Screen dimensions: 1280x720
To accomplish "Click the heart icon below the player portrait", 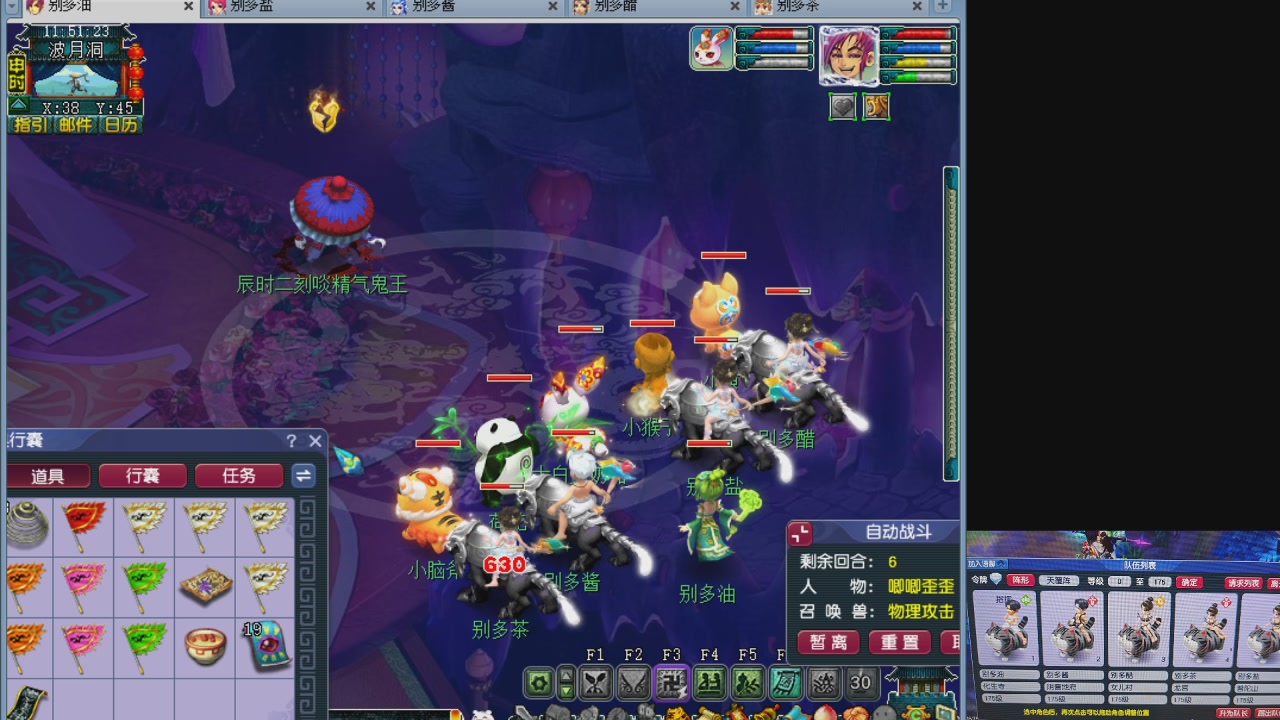I will 843,105.
